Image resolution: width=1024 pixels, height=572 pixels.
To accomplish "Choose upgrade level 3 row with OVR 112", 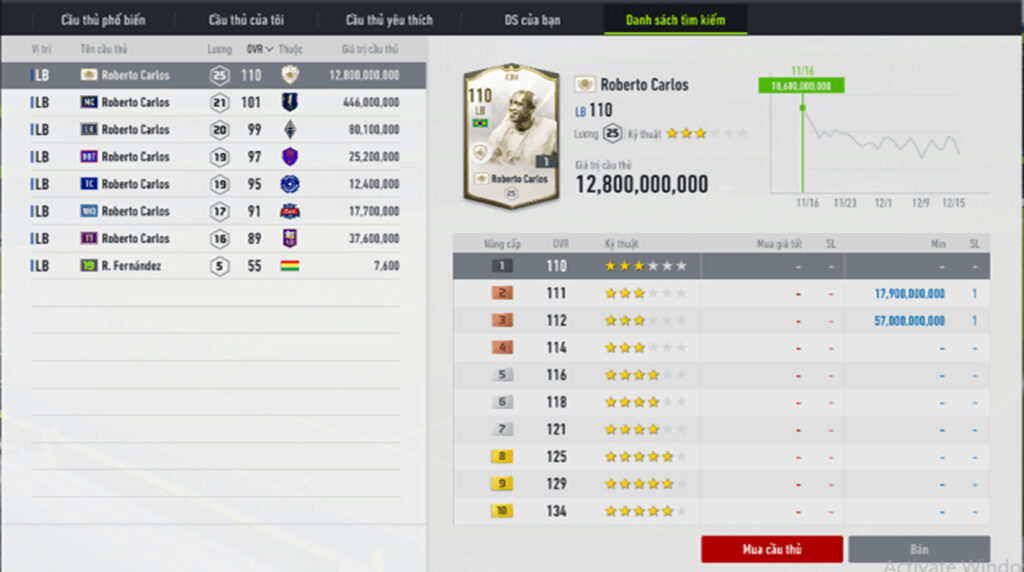I will pos(720,321).
